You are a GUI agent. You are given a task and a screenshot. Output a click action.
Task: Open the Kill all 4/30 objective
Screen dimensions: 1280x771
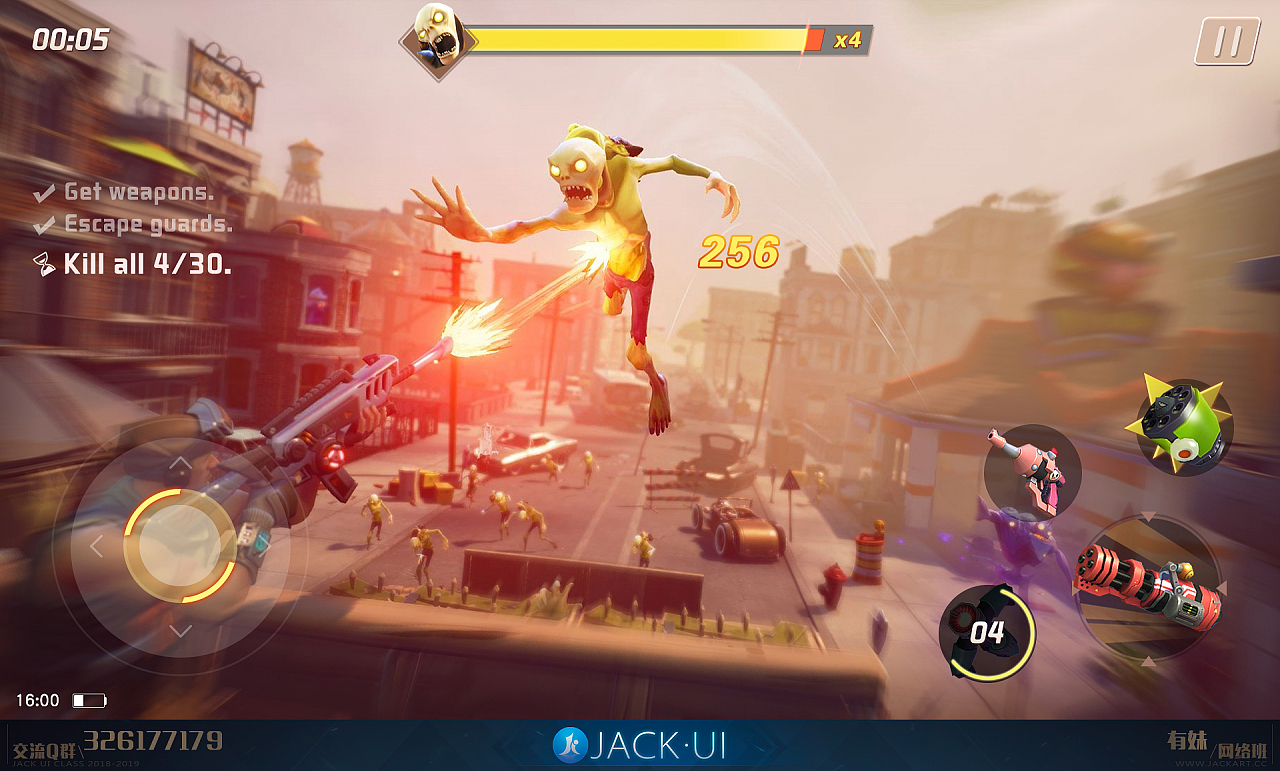(x=135, y=264)
